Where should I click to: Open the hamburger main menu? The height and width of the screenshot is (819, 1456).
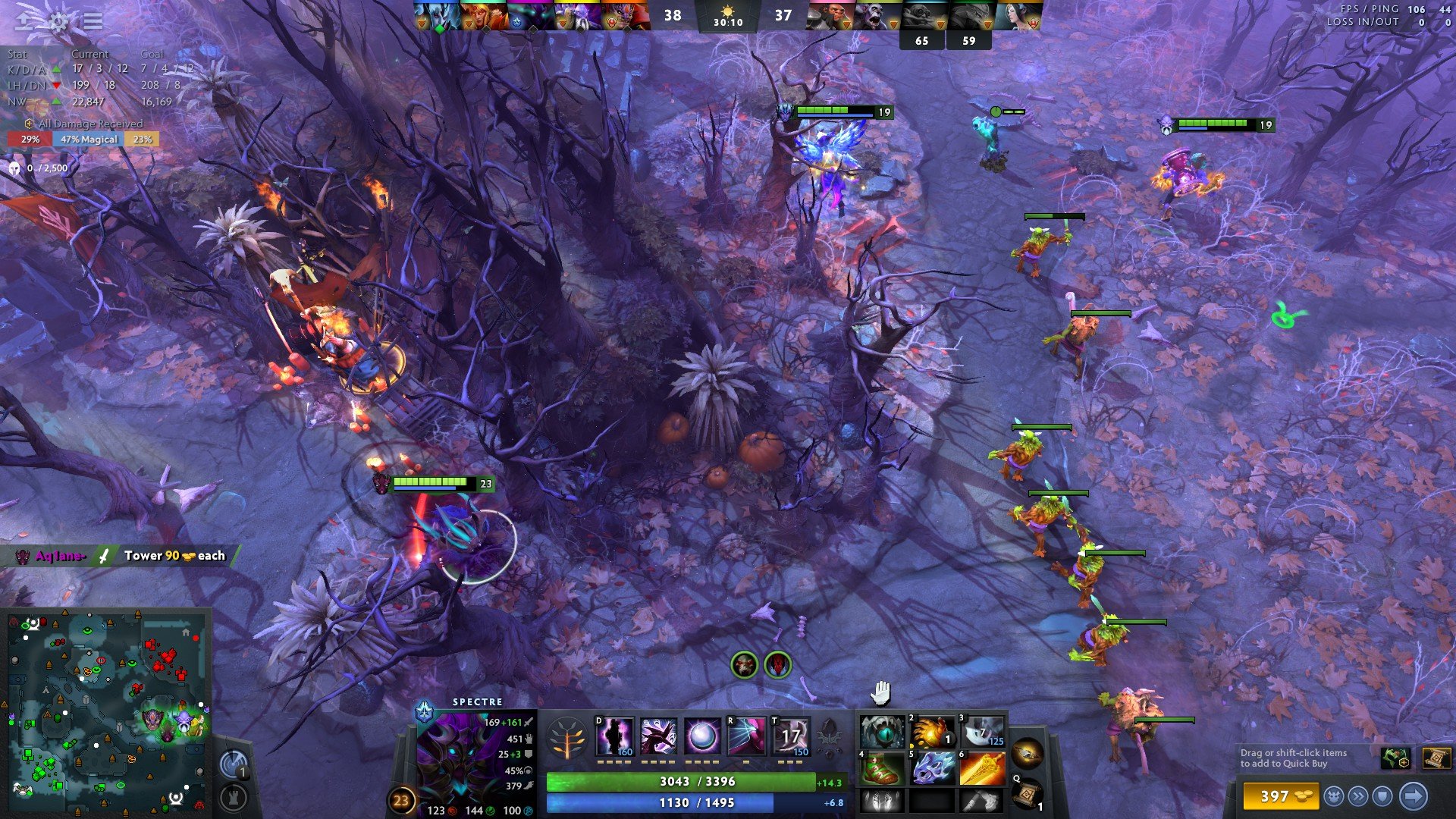coord(93,21)
